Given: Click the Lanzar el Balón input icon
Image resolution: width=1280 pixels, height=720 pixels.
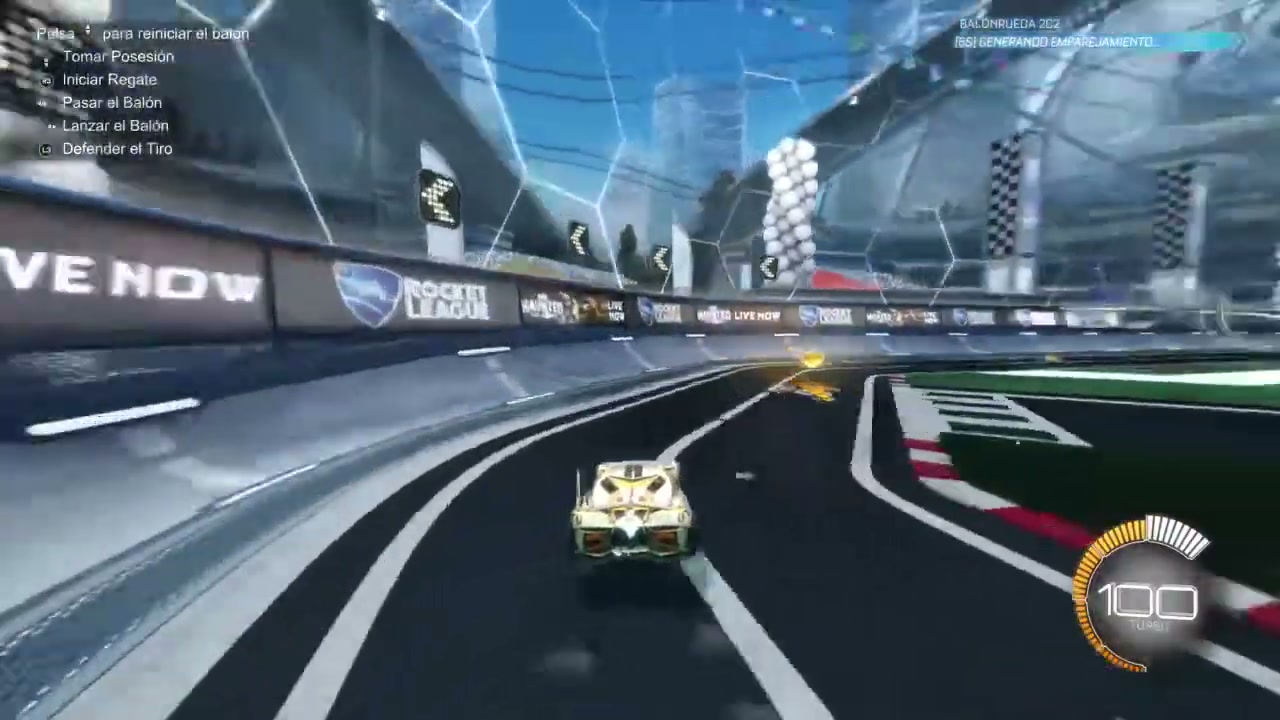Looking at the screenshot, I should click(50, 126).
